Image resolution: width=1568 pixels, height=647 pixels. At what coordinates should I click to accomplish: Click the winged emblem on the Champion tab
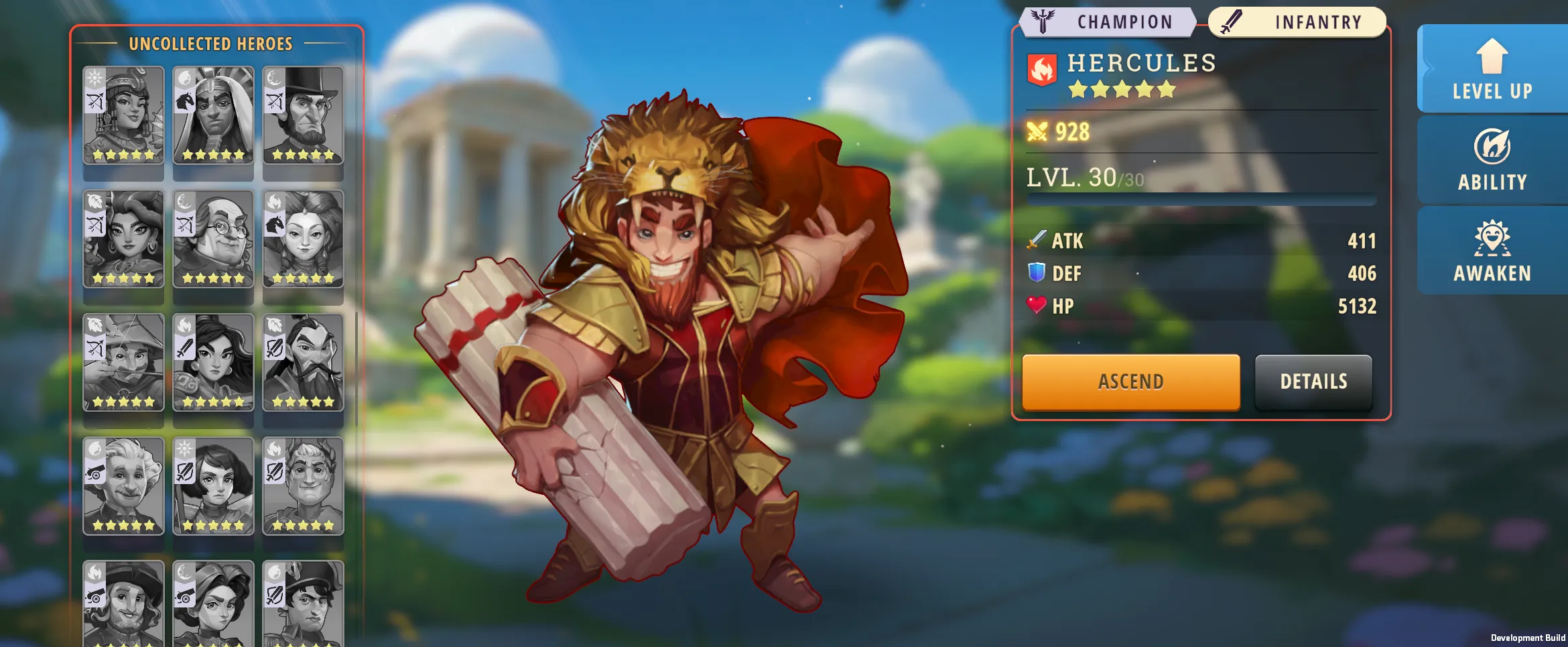point(1044,20)
